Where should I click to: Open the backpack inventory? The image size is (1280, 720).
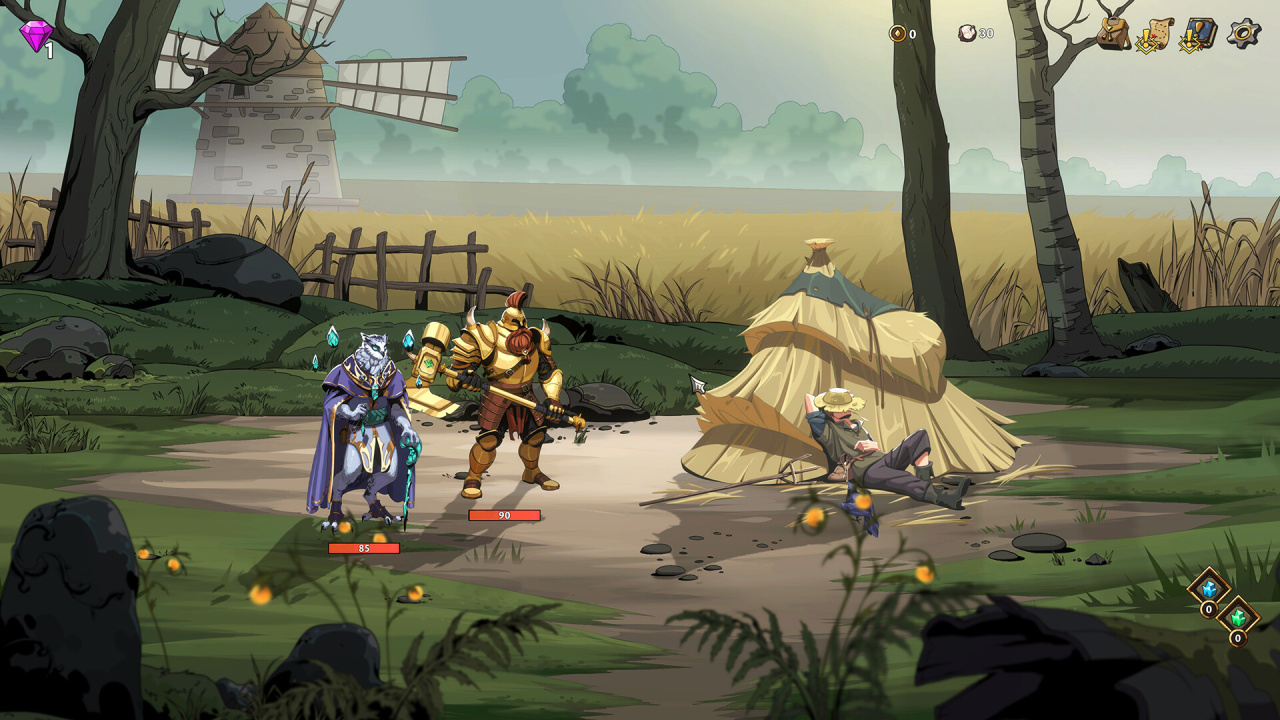1113,33
